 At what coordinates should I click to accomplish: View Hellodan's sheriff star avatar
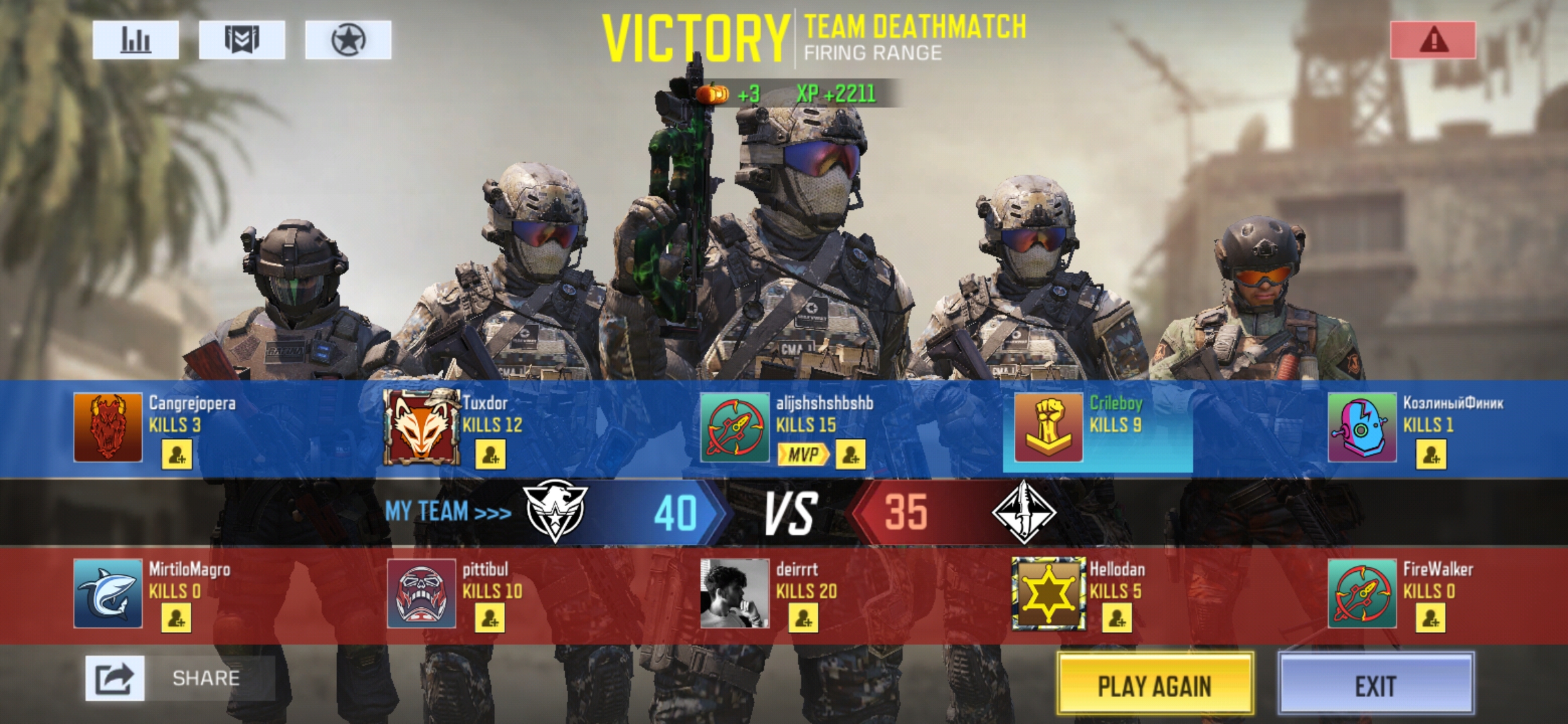click(x=1048, y=594)
